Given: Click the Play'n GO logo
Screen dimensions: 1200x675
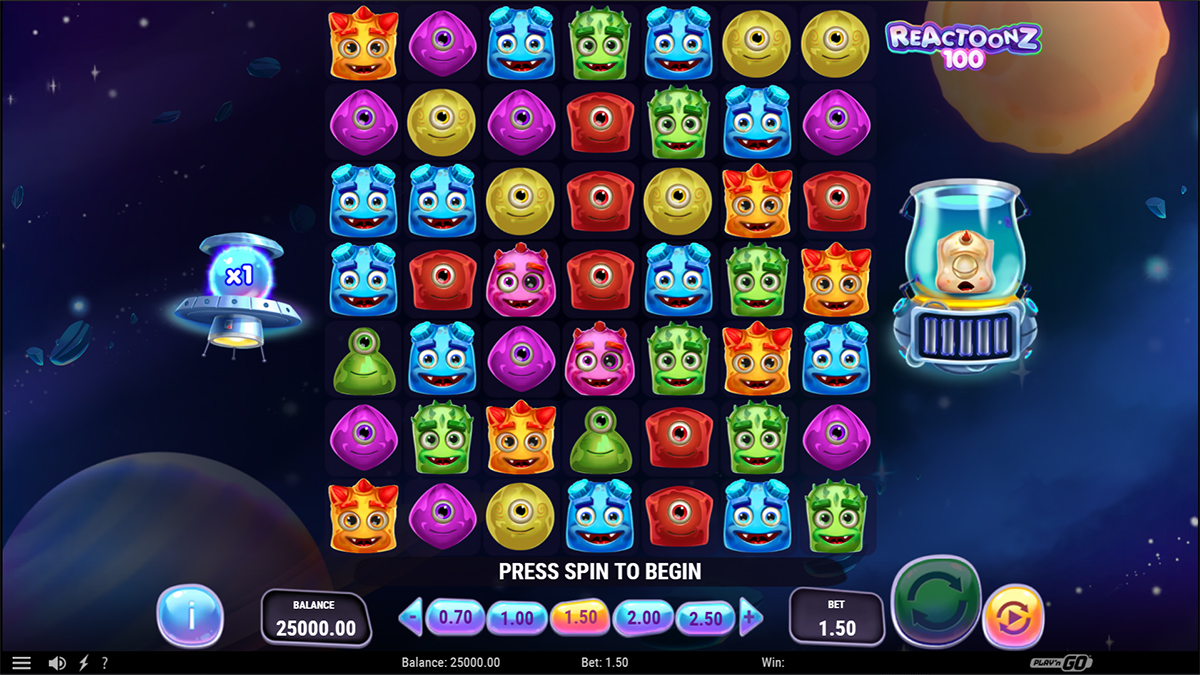Looking at the screenshot, I should pos(1060,663).
